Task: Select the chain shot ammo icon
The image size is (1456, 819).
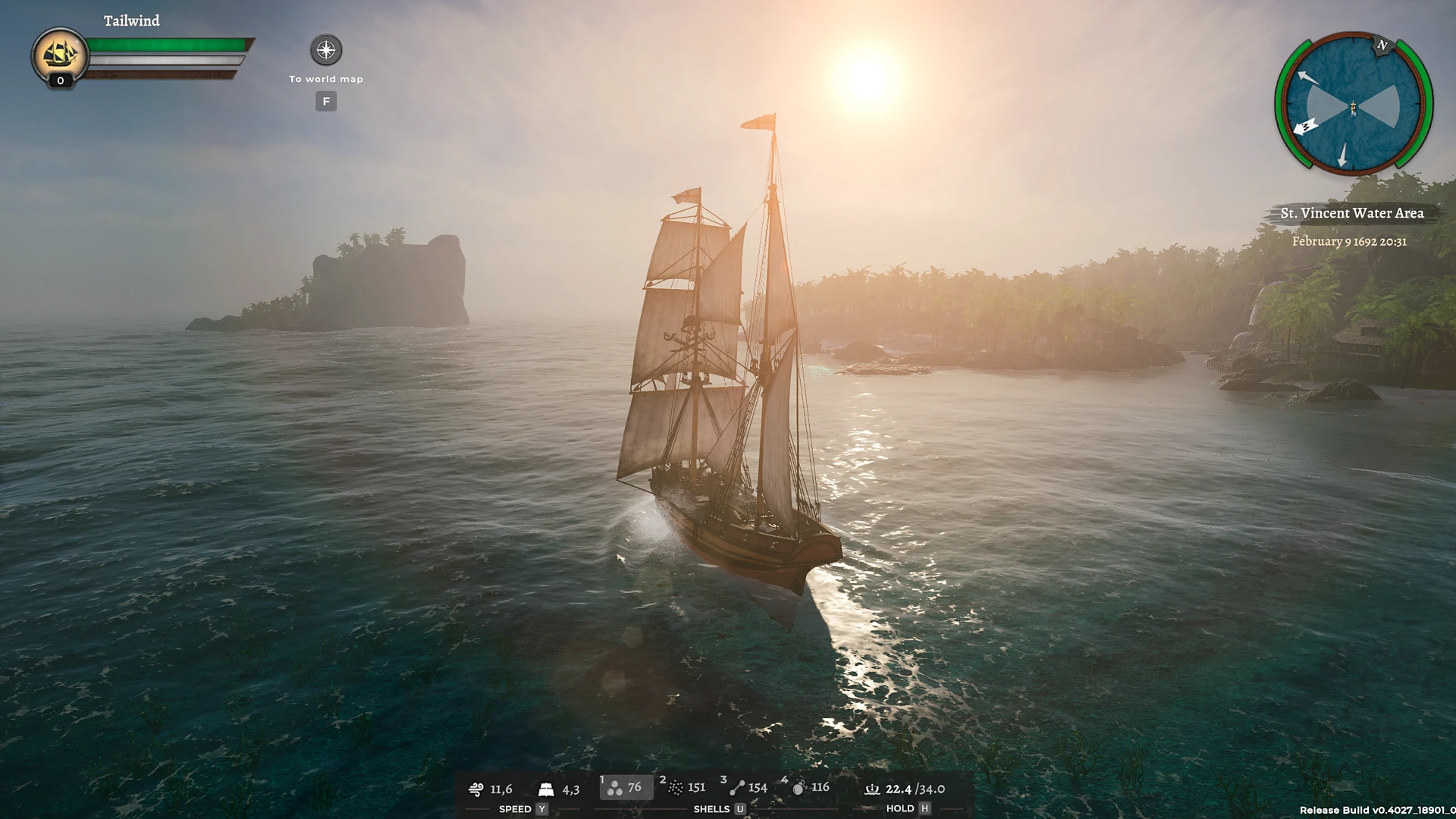Action: (737, 788)
